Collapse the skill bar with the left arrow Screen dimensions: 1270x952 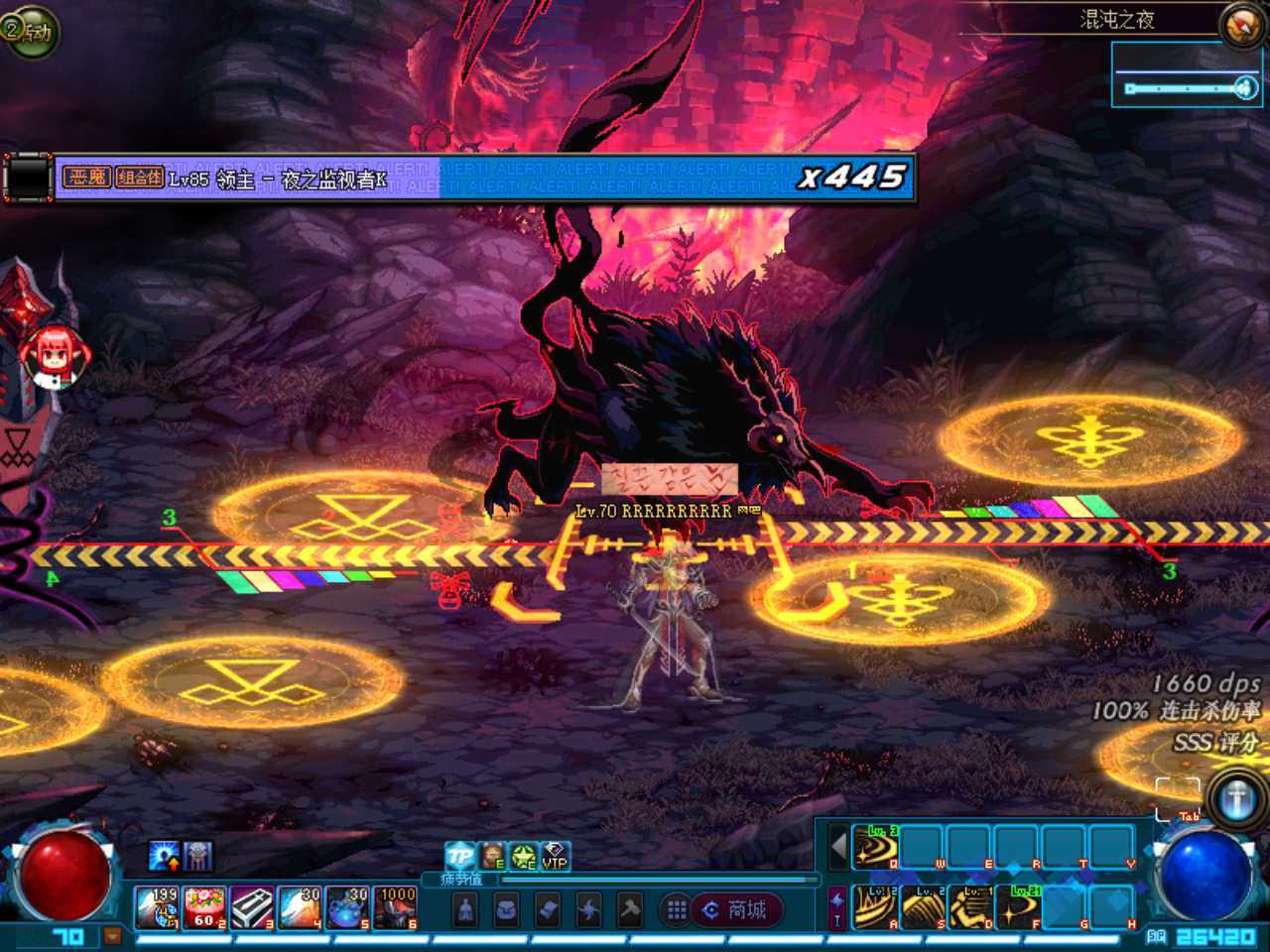pyautogui.click(x=838, y=846)
